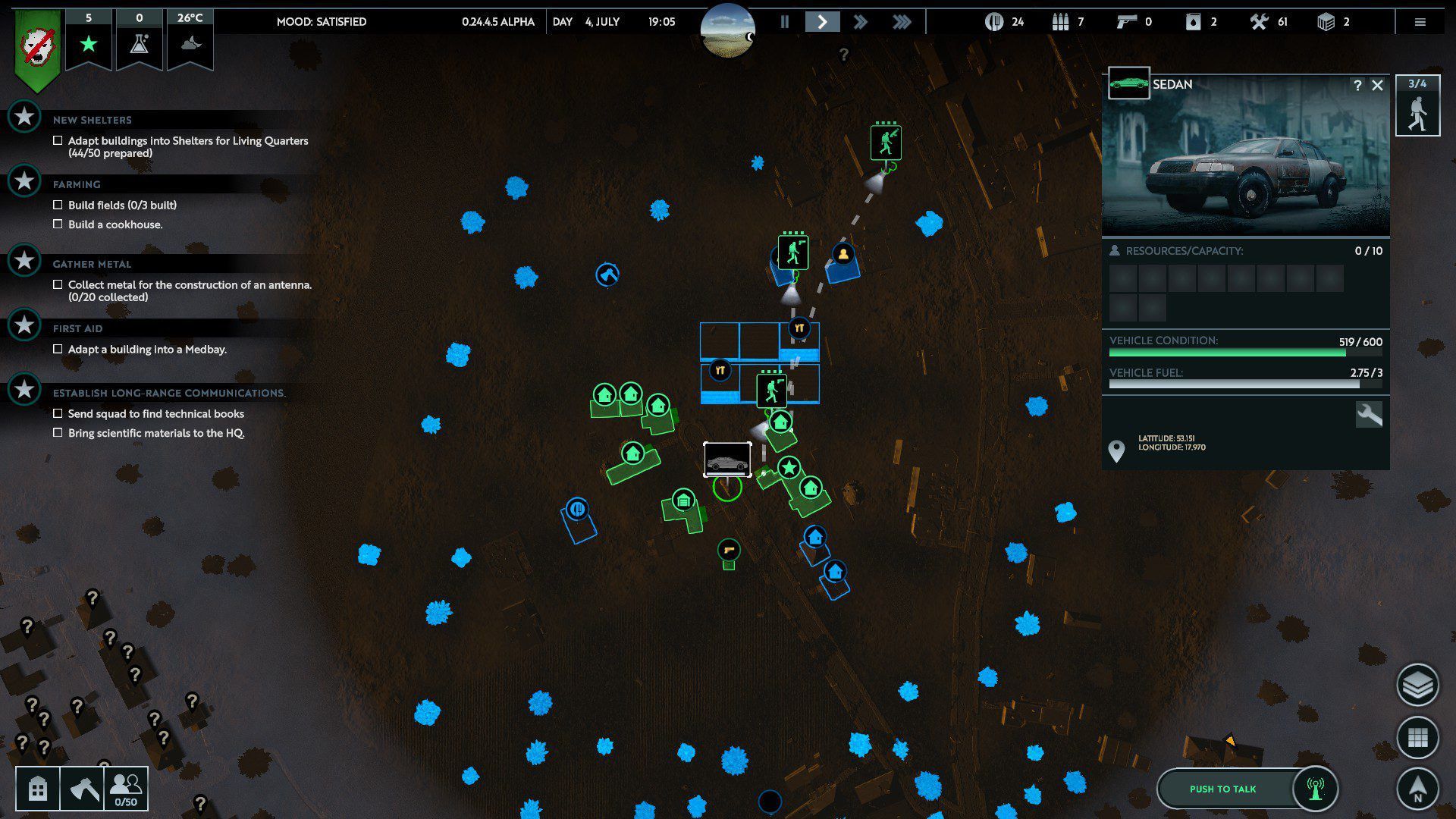Click the question mark help on Sedan panel
1456x819 pixels.
coord(1357,86)
